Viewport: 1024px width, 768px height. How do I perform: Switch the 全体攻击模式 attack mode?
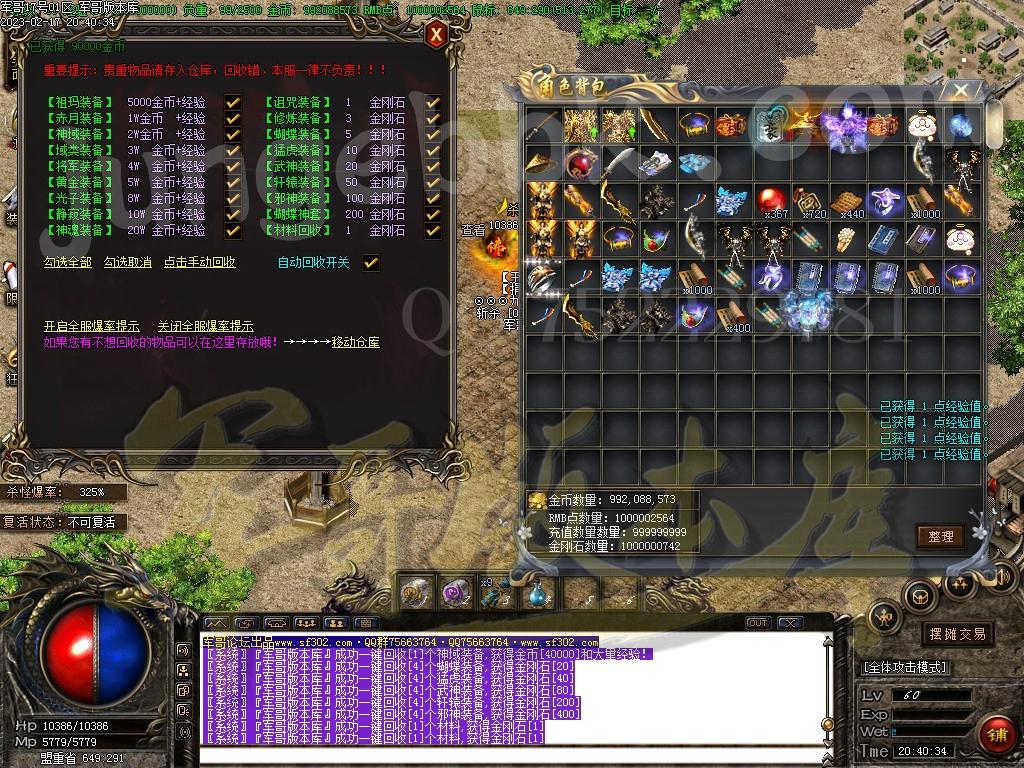(x=905, y=667)
